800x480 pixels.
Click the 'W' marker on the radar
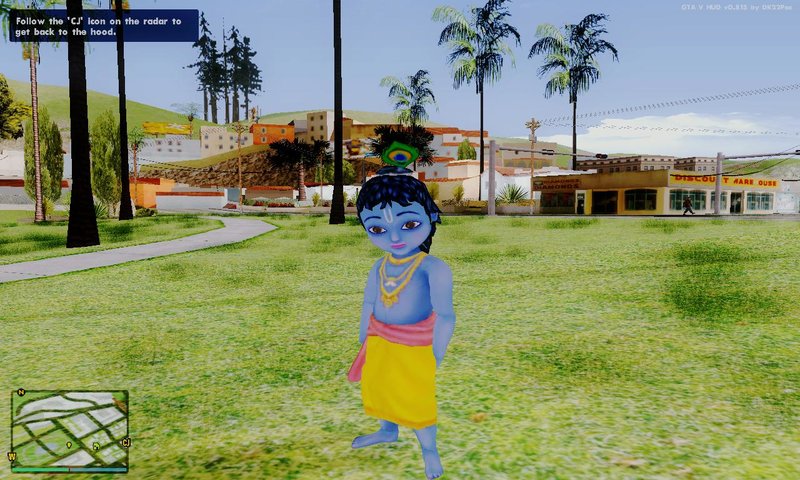pos(12,457)
